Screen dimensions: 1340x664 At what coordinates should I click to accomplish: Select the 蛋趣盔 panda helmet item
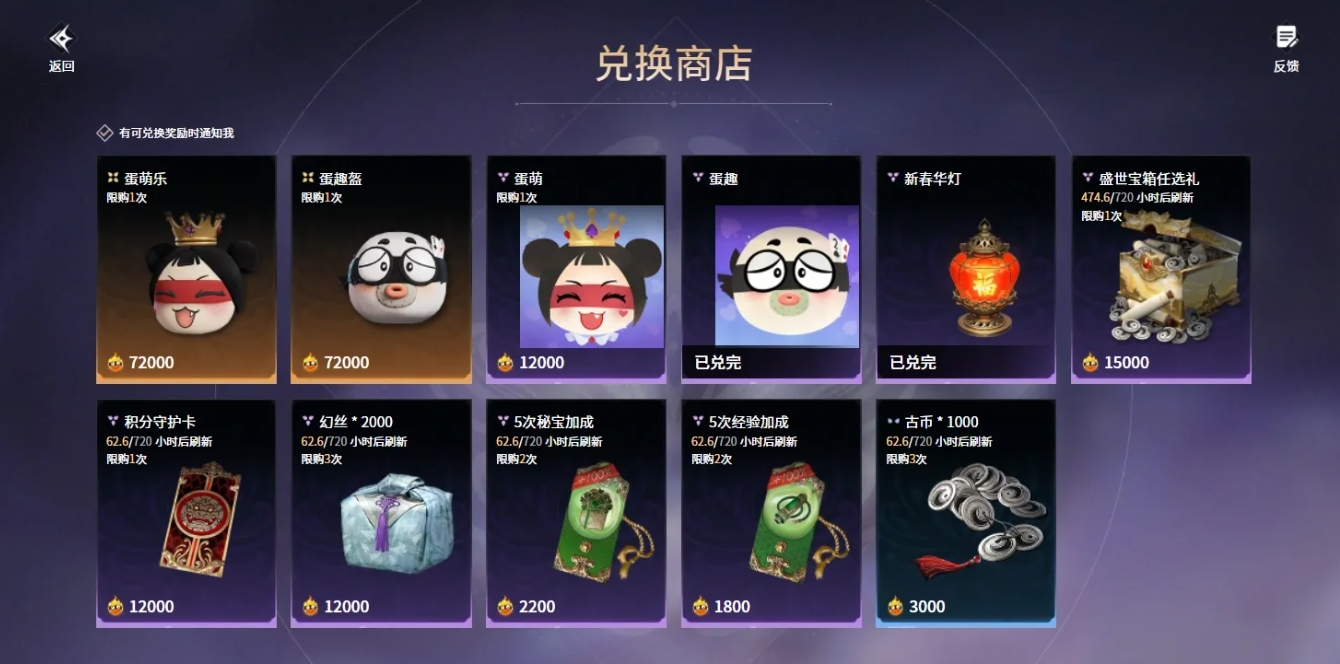pos(381,269)
